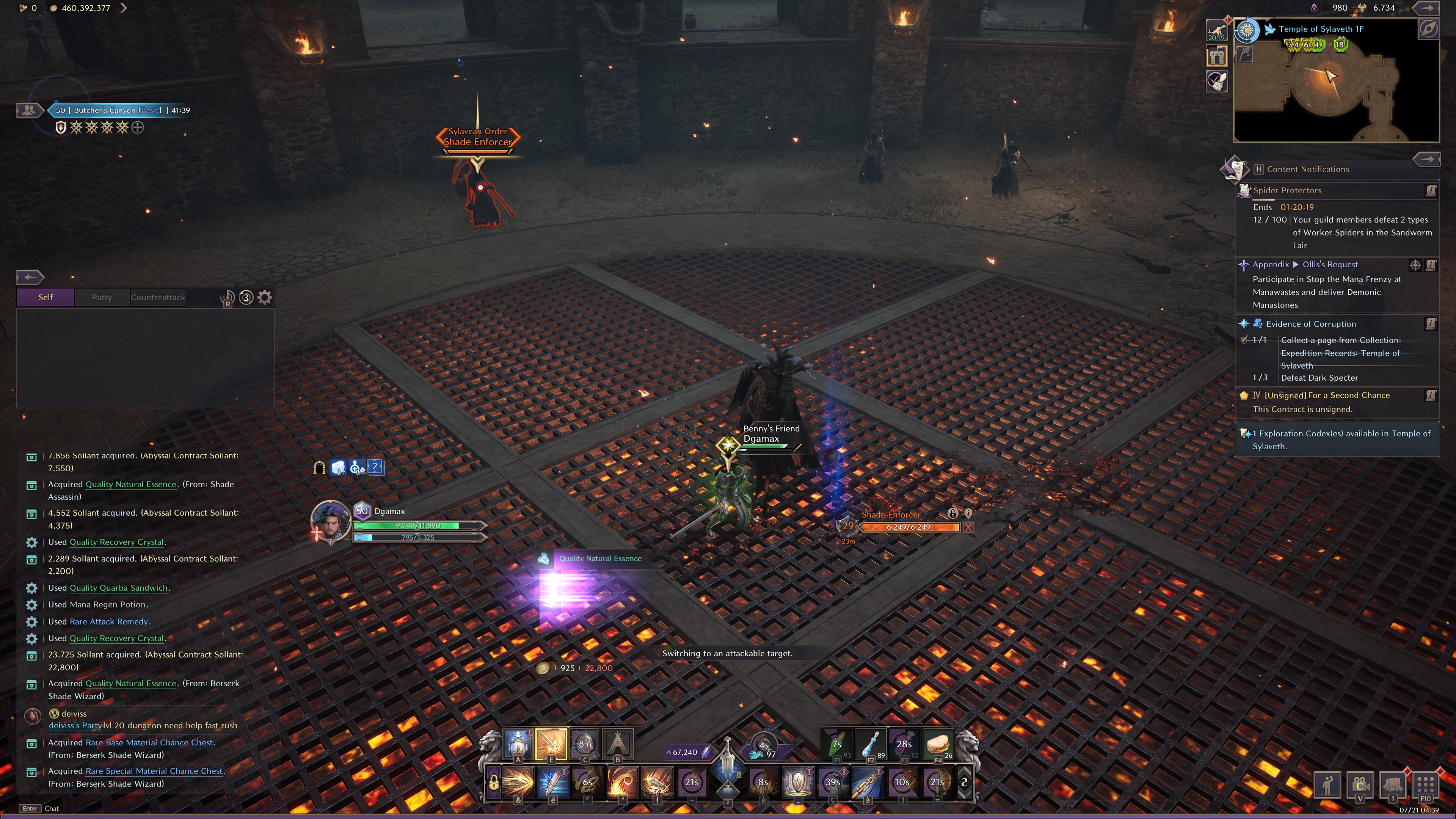Screen dimensions: 1456x819
Task: Open chat settings gear icon
Action: [x=265, y=297]
